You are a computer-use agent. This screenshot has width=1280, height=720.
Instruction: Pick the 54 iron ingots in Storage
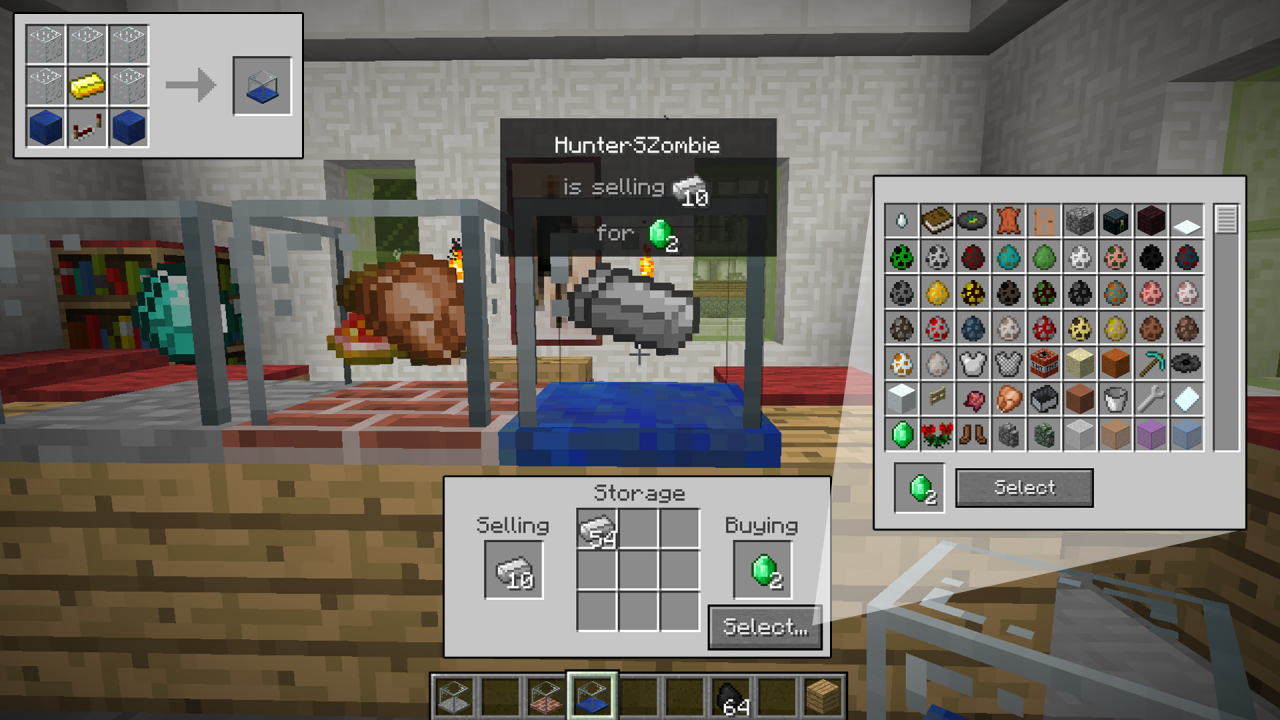pyautogui.click(x=598, y=529)
